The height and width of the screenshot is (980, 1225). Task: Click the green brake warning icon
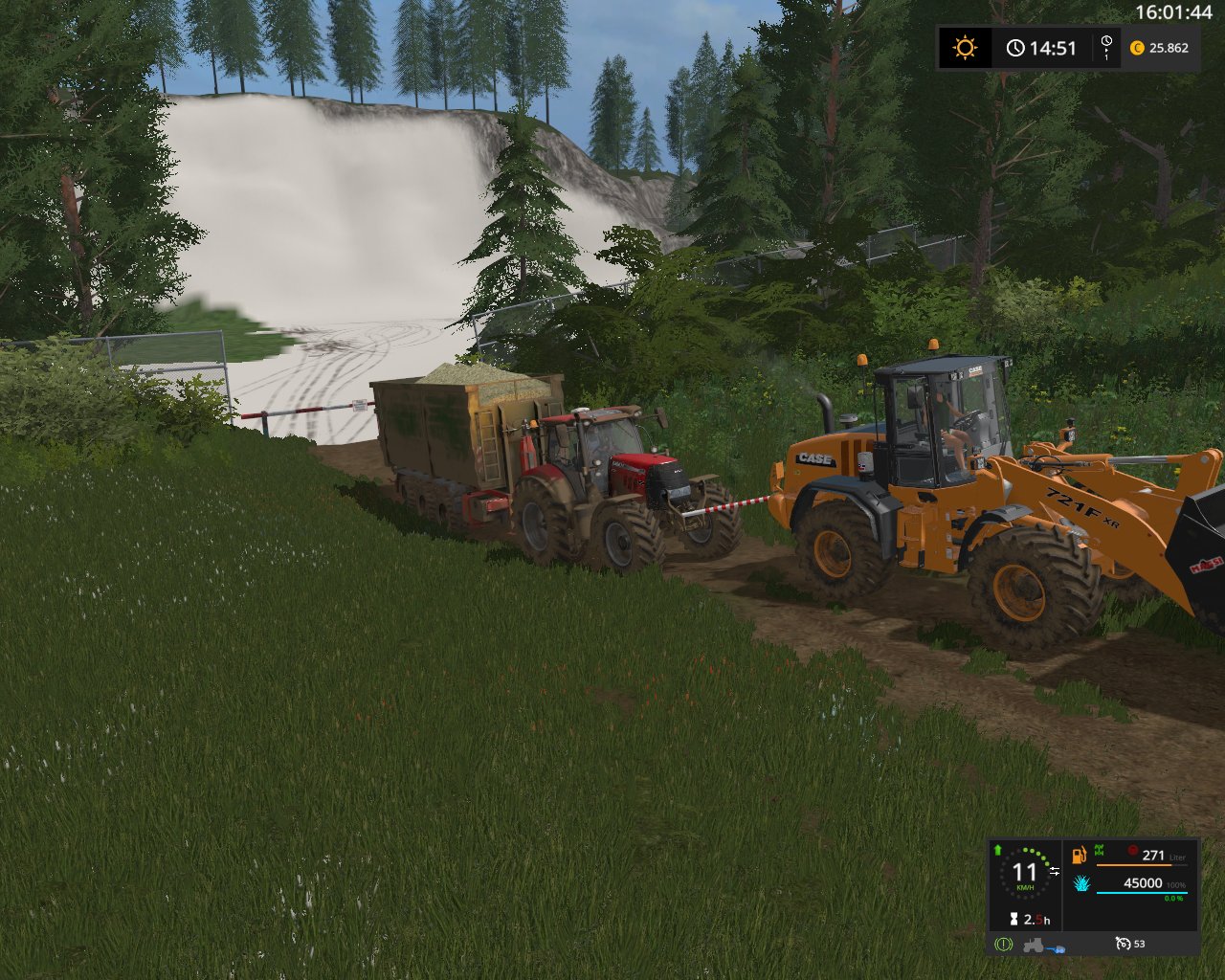(1003, 944)
